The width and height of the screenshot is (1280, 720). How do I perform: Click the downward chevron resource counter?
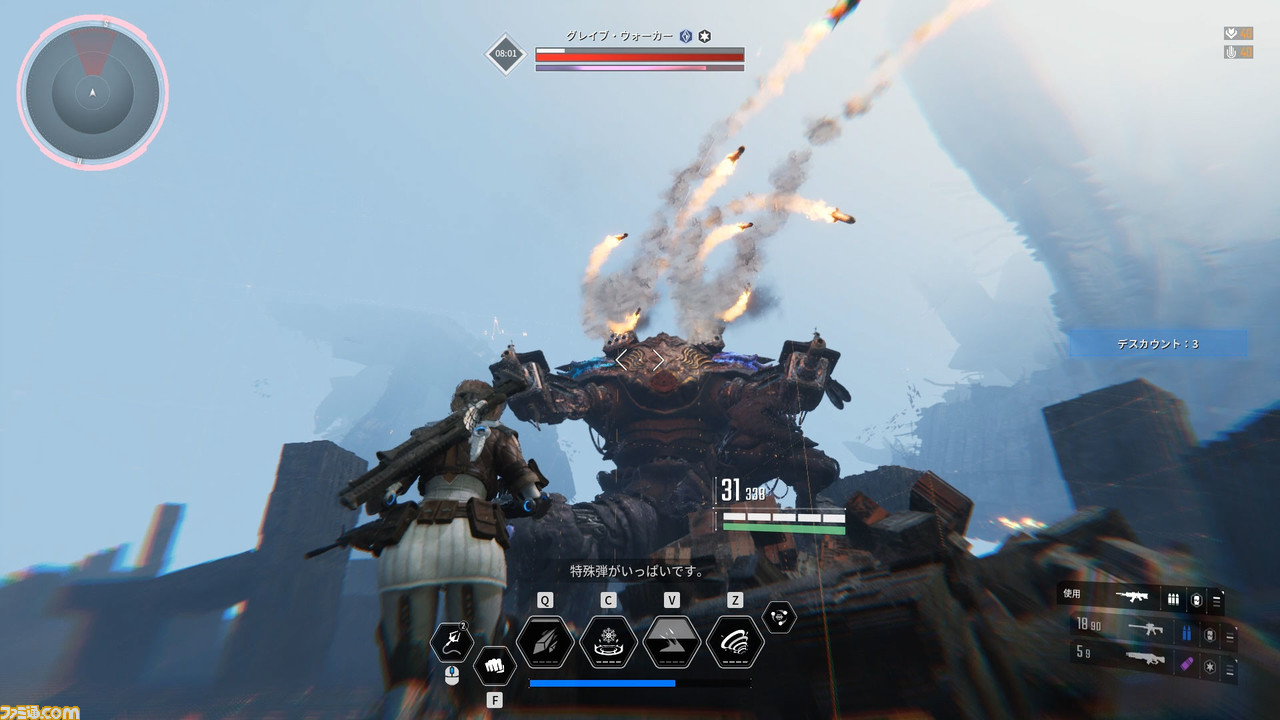point(1231,33)
